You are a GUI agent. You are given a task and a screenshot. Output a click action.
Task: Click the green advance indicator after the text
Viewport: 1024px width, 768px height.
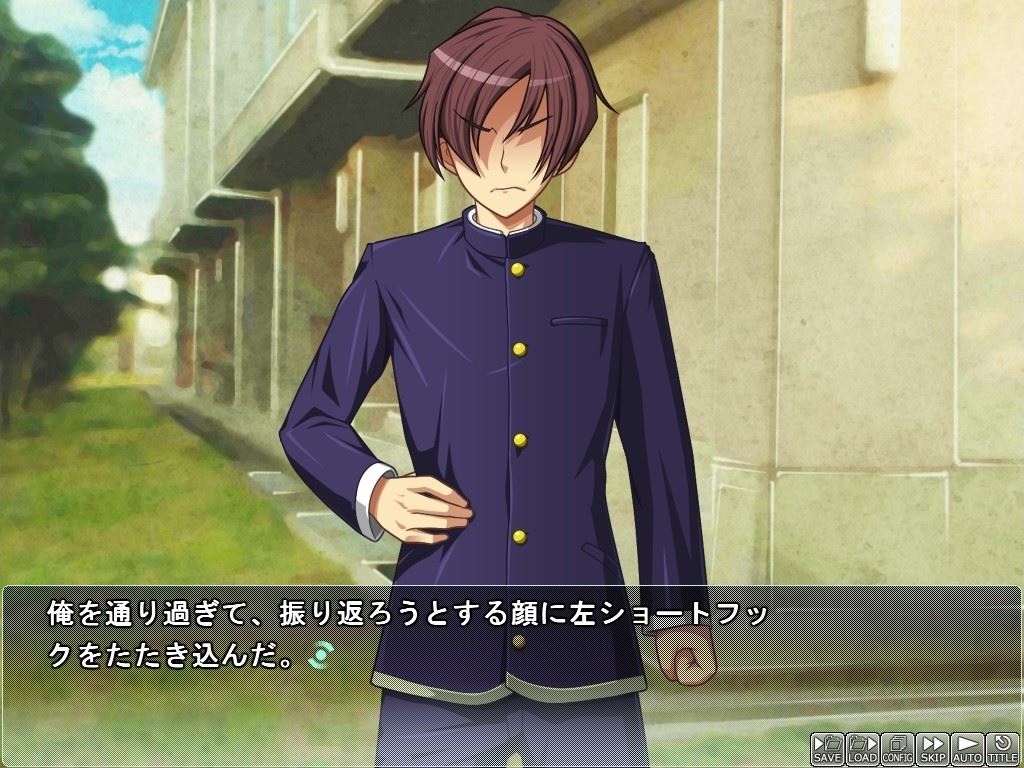322,655
